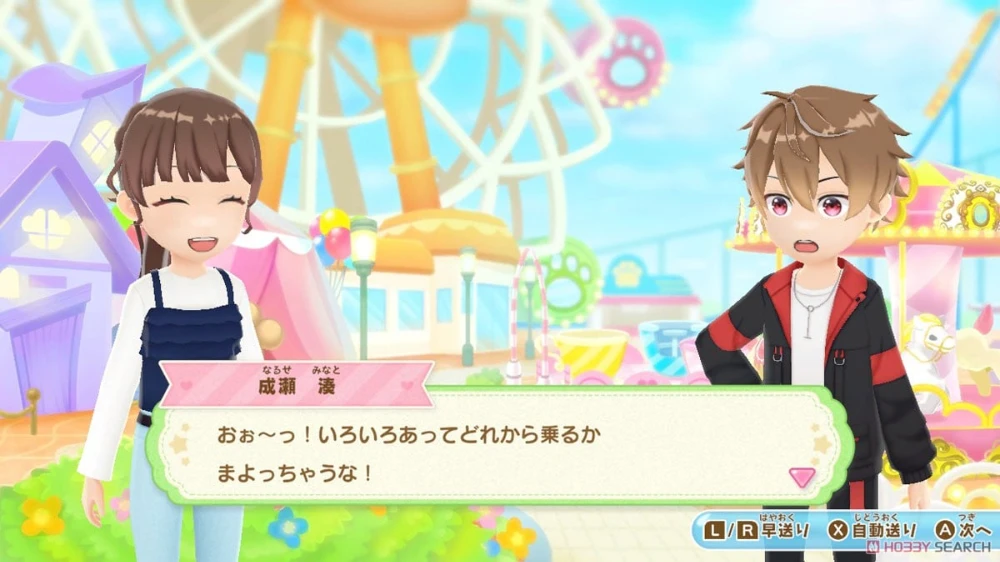The image size is (1000, 562).
Task: Click the pink continue arrow in the dialogue box
Action: 801,475
